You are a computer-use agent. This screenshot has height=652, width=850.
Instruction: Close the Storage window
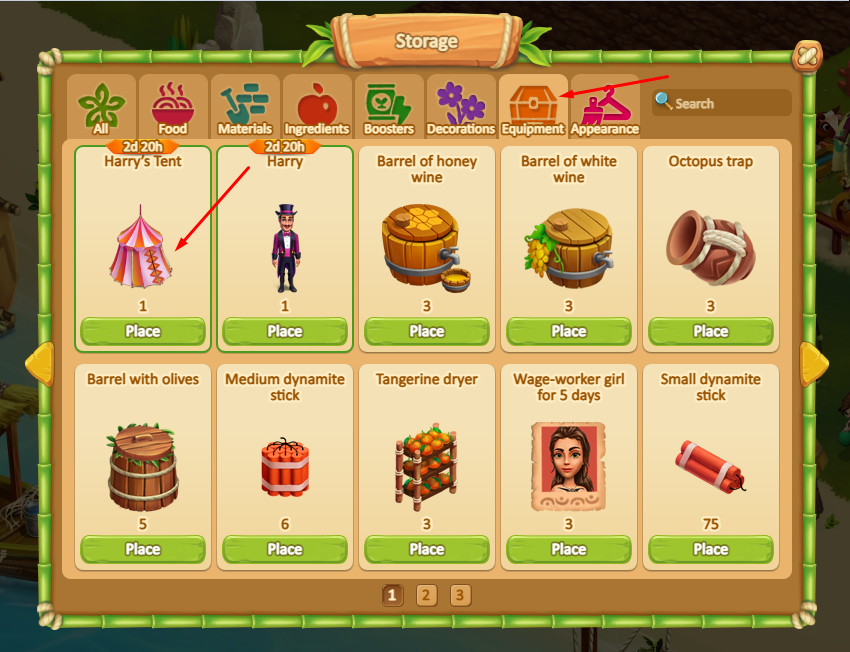(x=806, y=59)
